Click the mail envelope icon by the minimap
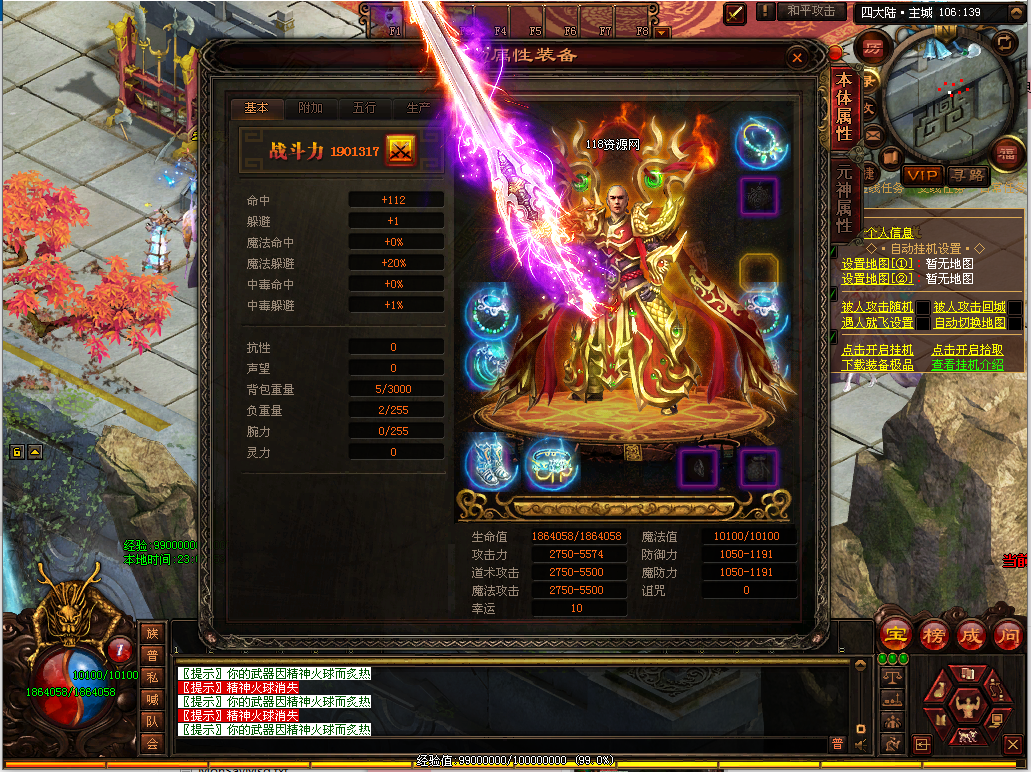Viewport: 1031px width, 772px height. (873, 133)
